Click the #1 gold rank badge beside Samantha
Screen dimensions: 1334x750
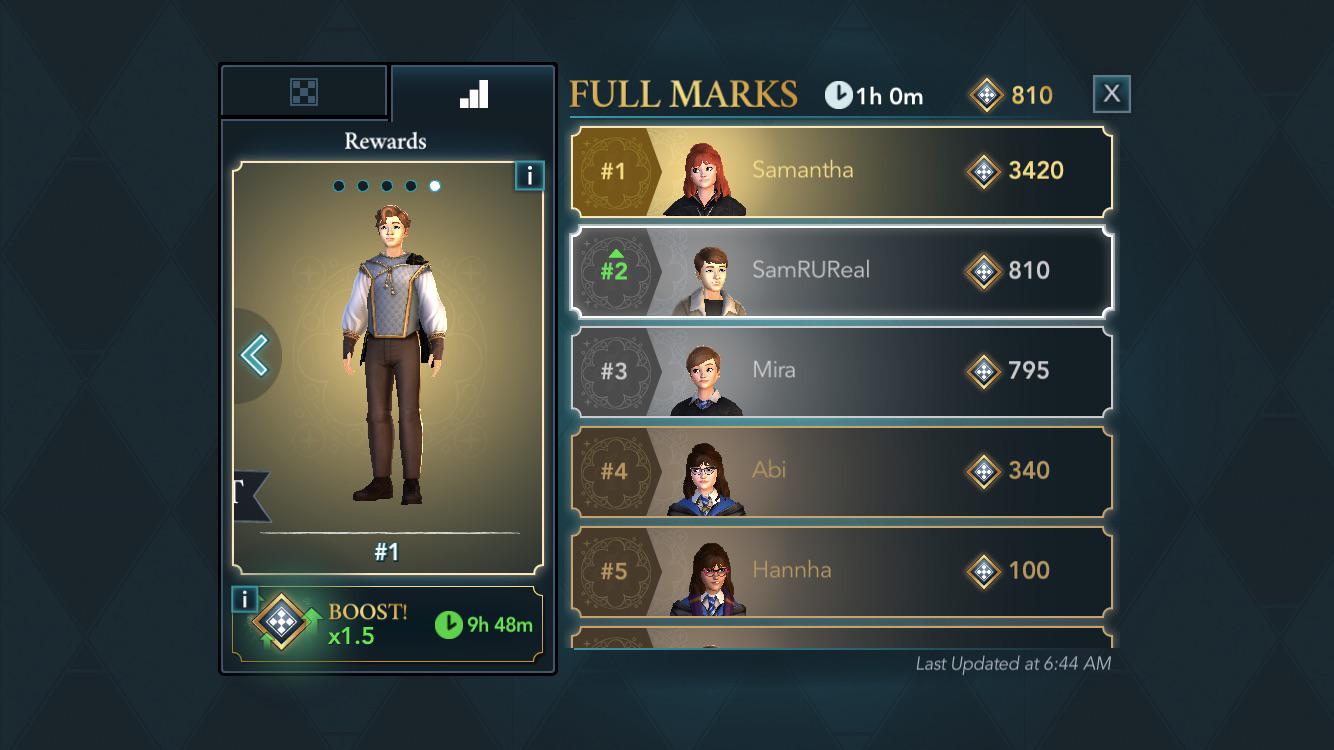coord(614,170)
